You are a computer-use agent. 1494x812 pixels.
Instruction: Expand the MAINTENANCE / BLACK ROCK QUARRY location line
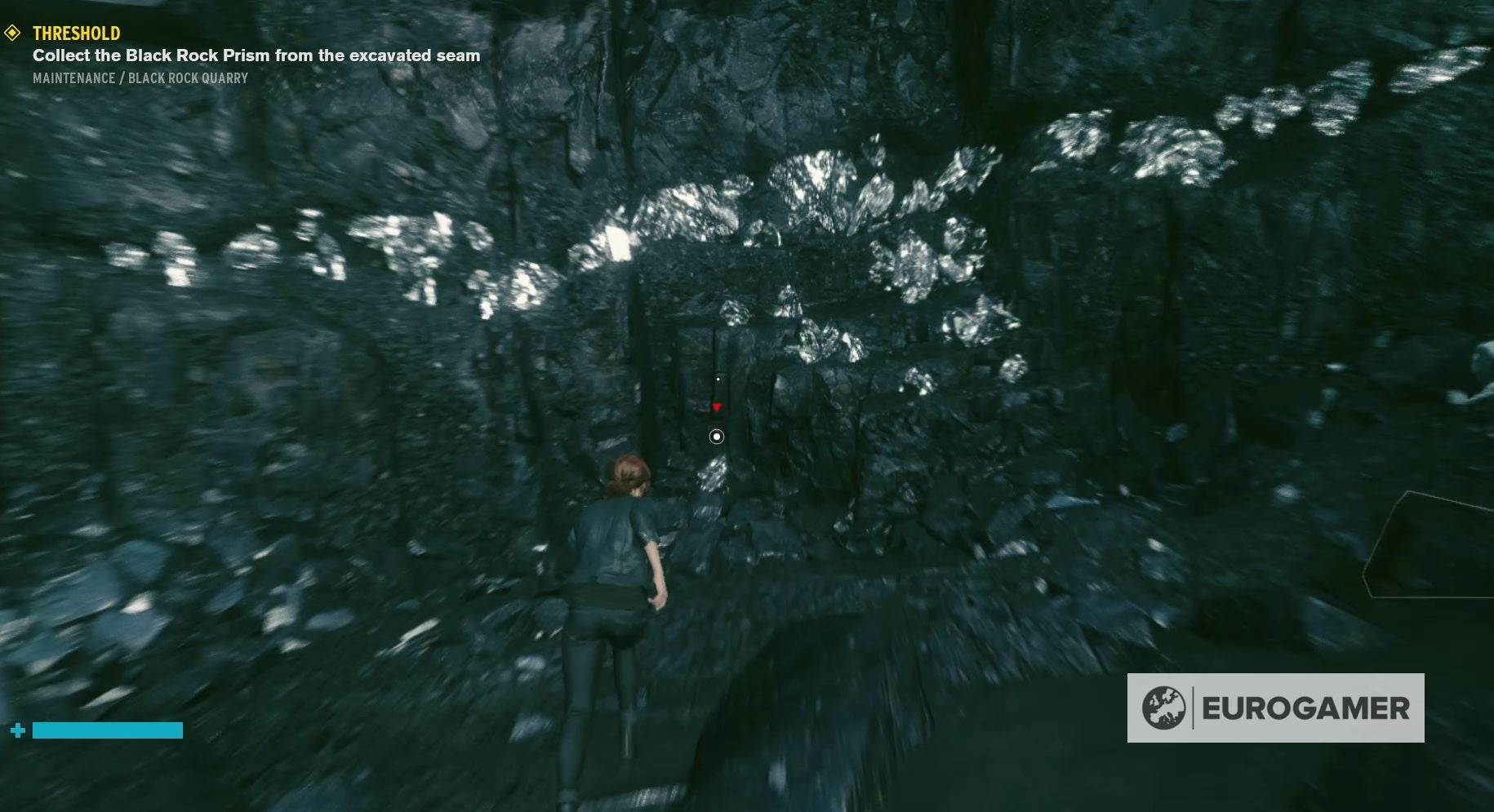pyautogui.click(x=139, y=78)
